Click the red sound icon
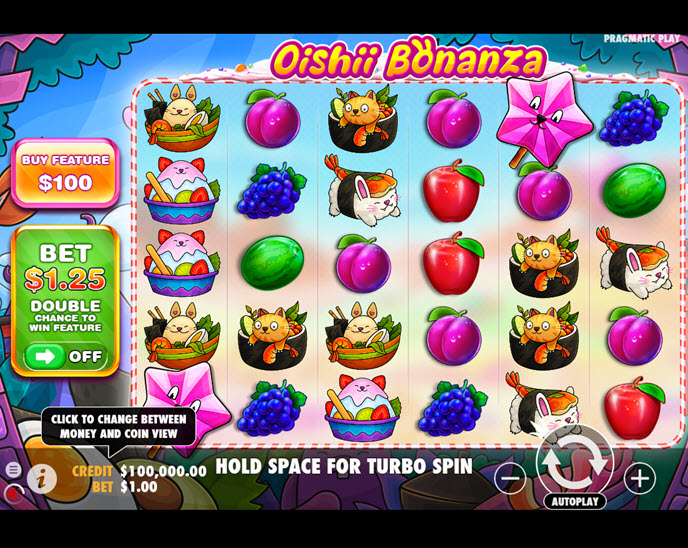This screenshot has width=688, height=548. tap(12, 493)
